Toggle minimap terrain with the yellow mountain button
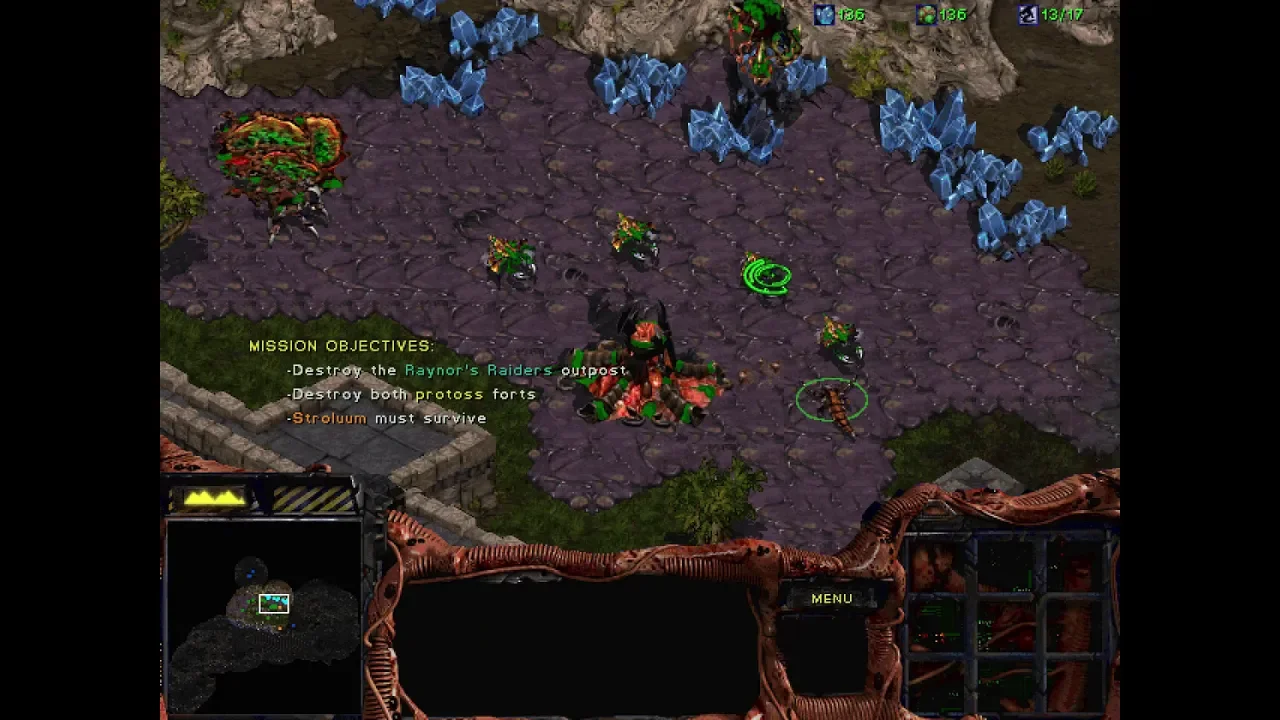 [214, 497]
